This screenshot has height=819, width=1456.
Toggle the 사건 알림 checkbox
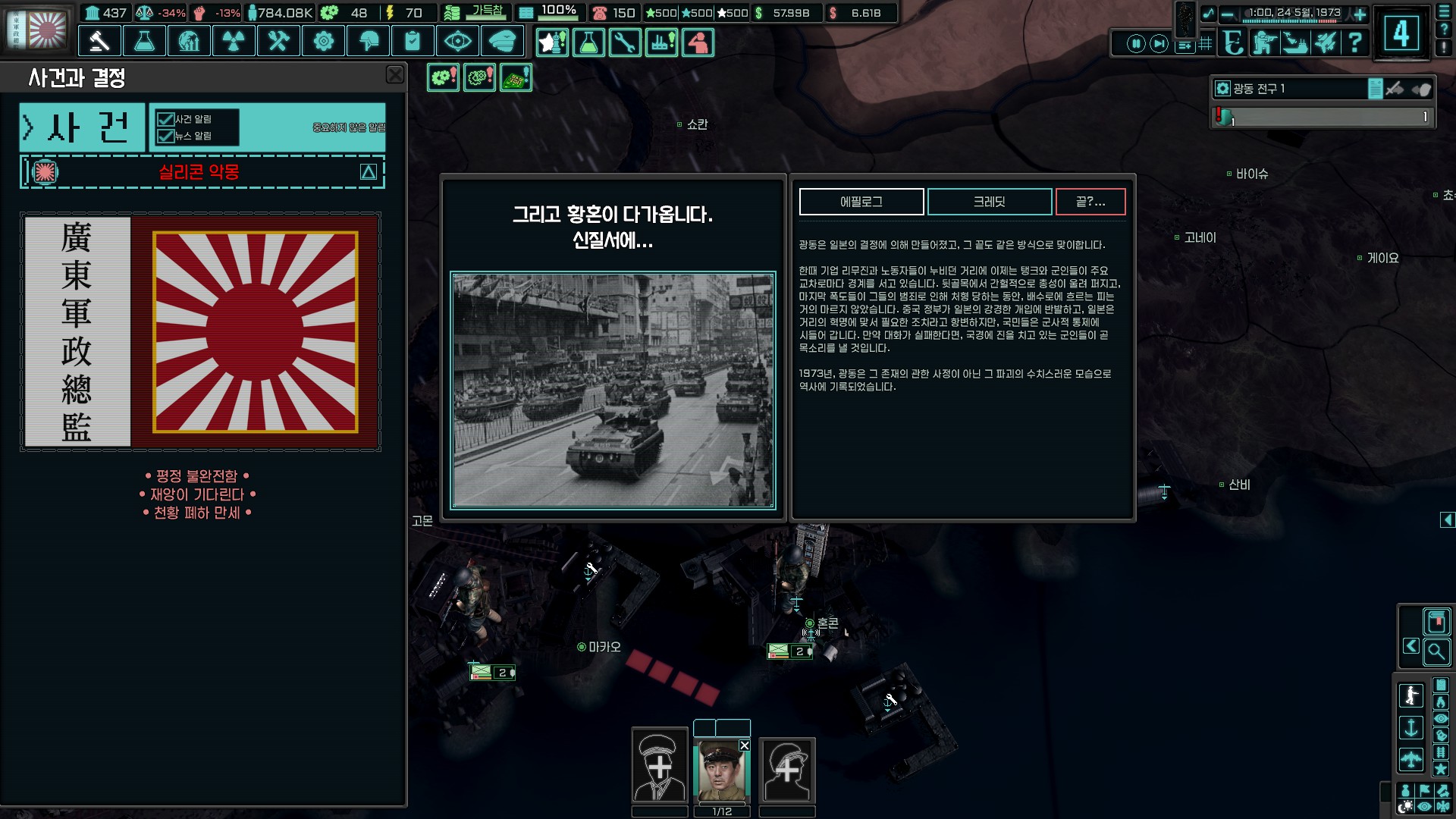click(x=165, y=119)
